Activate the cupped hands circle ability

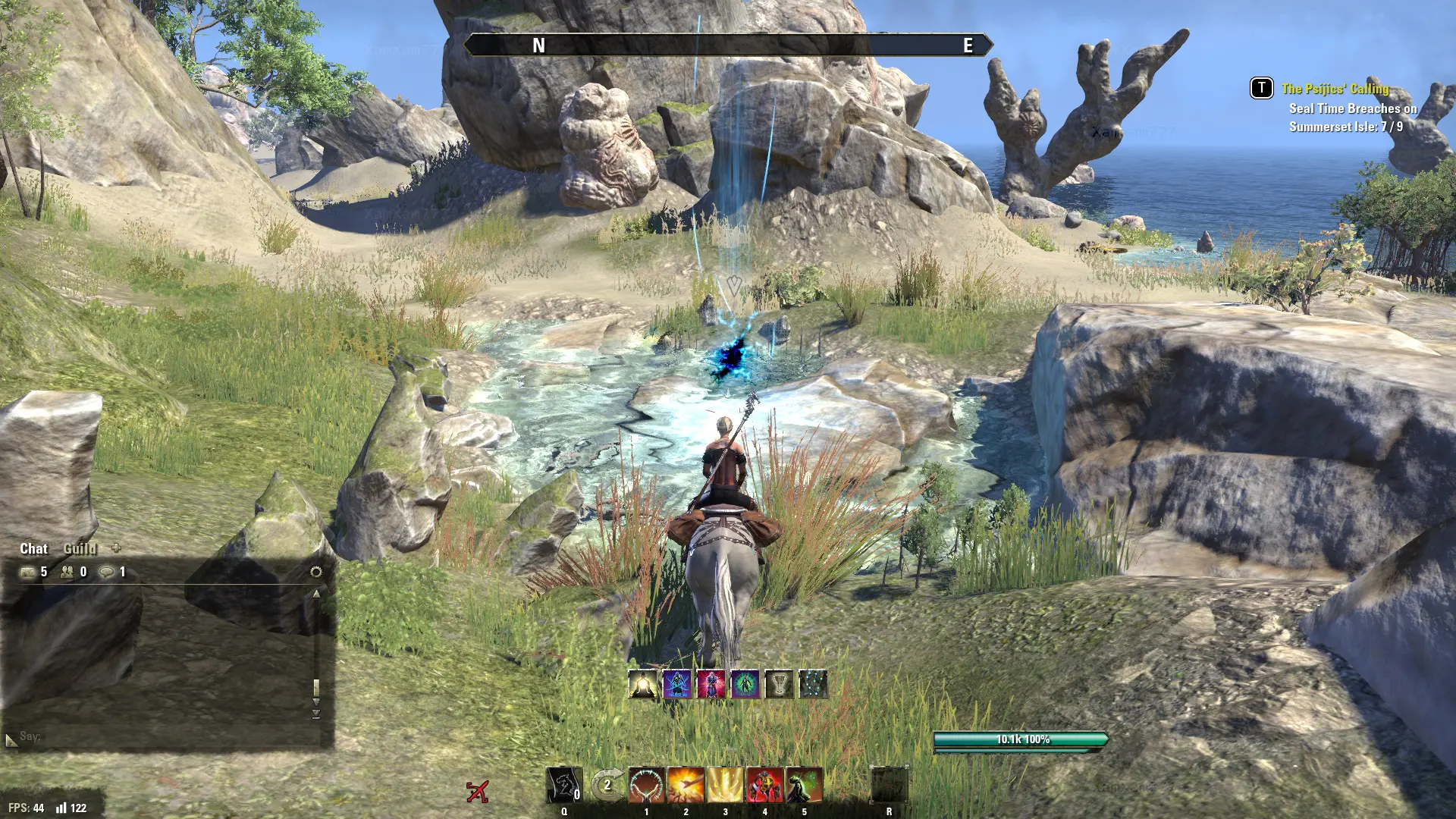pos(647,785)
